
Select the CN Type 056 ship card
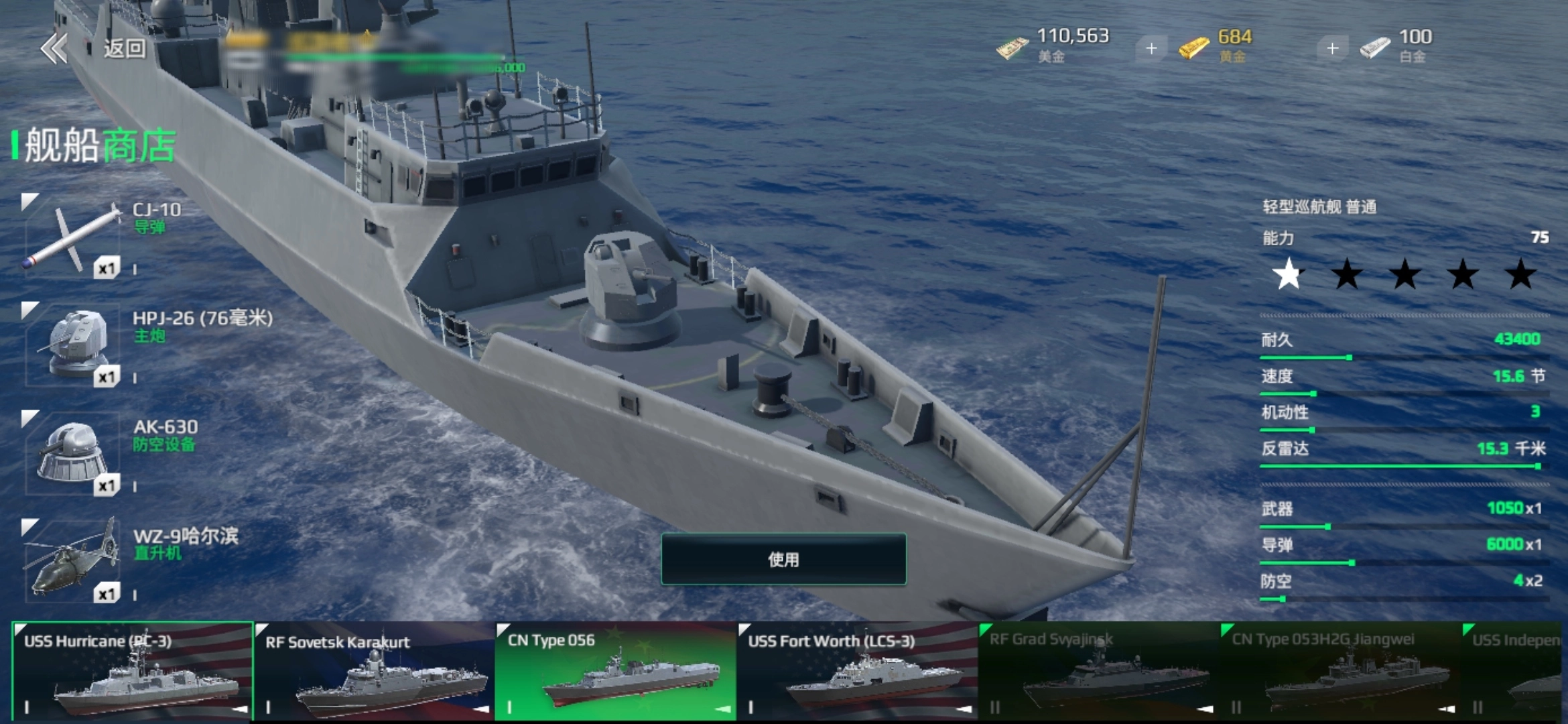(615, 672)
